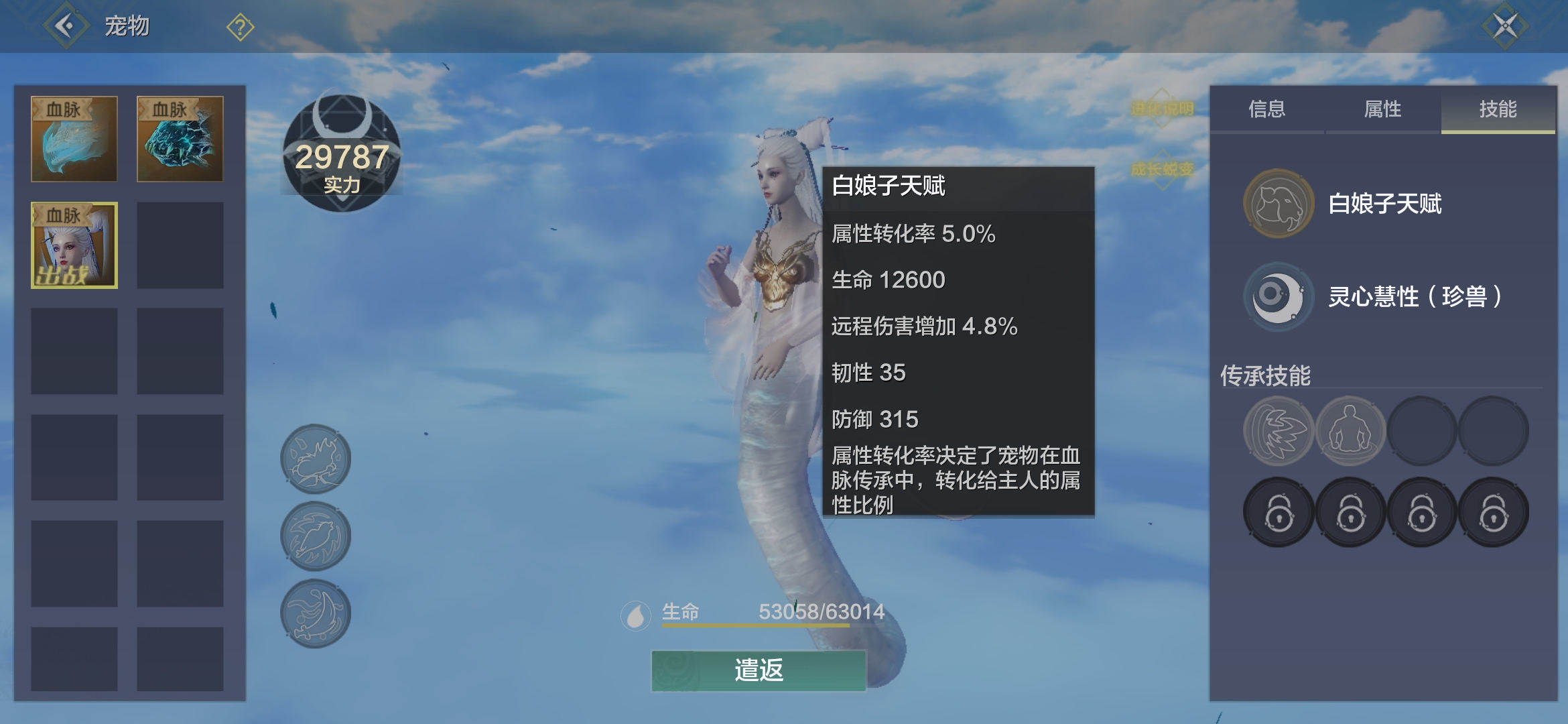Select the muscular figure inherited skill
This screenshot has width=1568, height=724.
click(x=1350, y=431)
